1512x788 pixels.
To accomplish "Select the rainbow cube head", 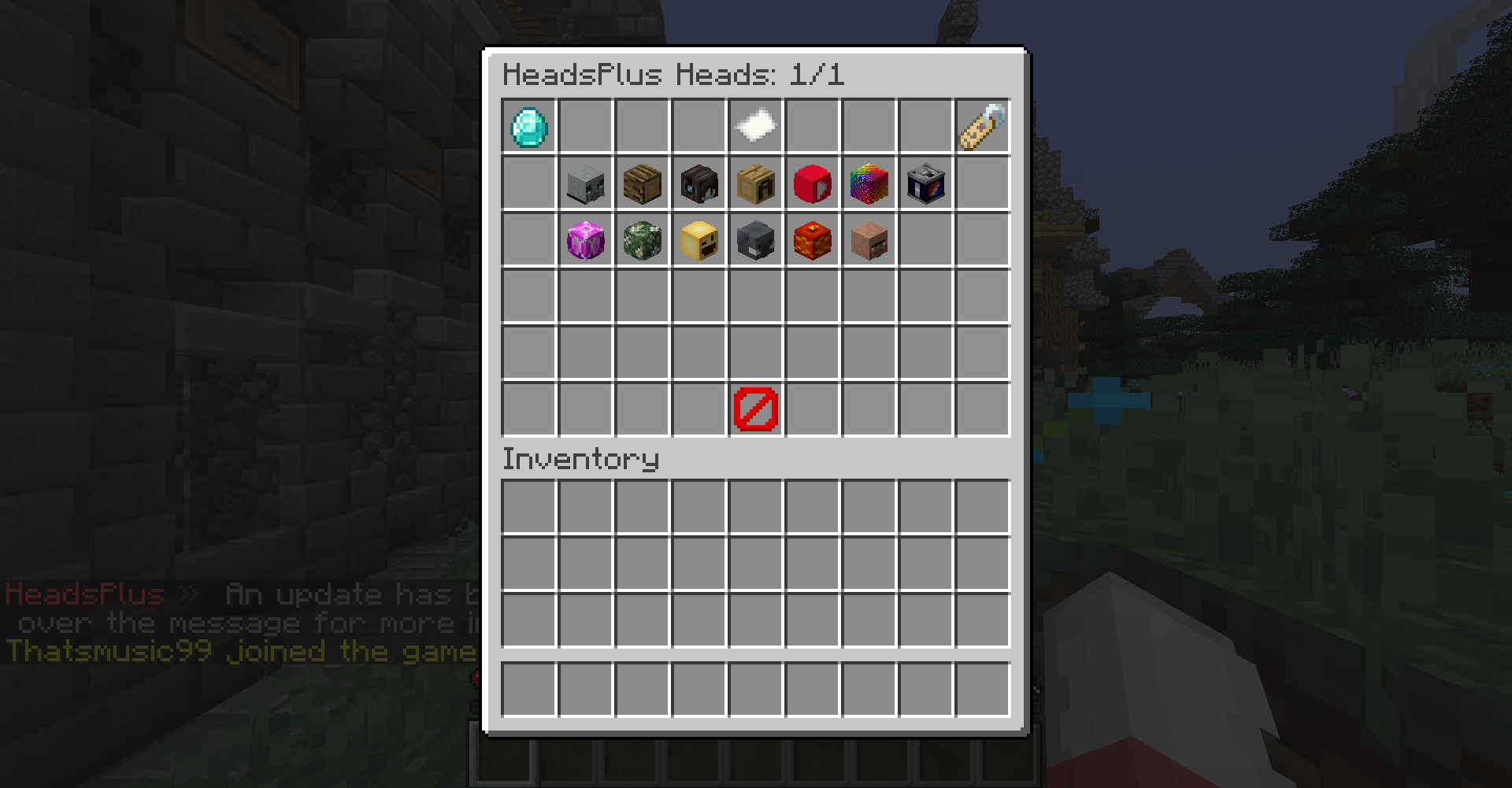I will click(x=869, y=183).
